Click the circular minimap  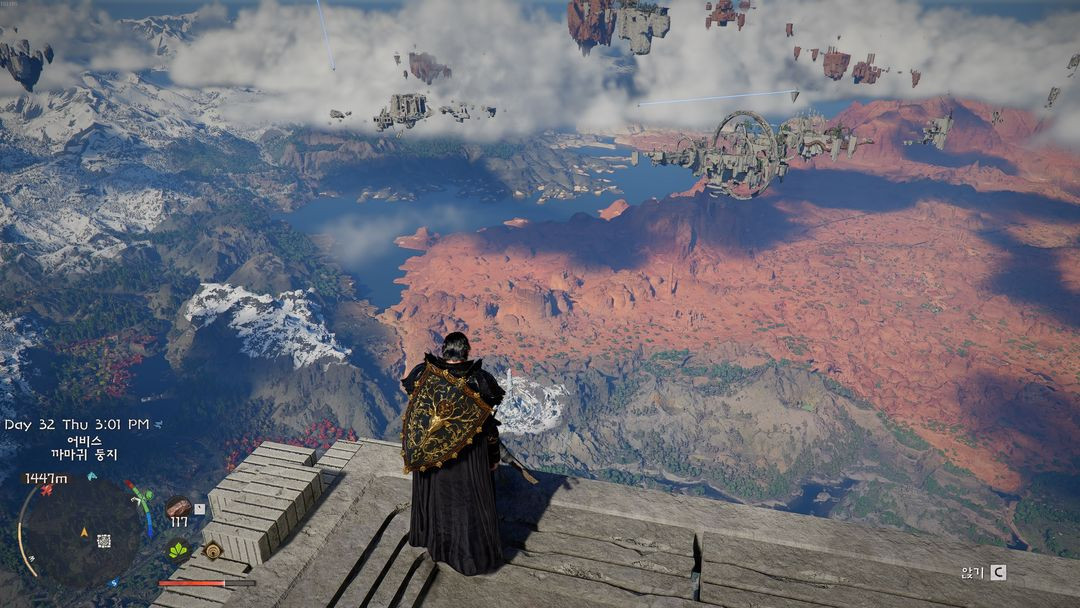click(80, 530)
